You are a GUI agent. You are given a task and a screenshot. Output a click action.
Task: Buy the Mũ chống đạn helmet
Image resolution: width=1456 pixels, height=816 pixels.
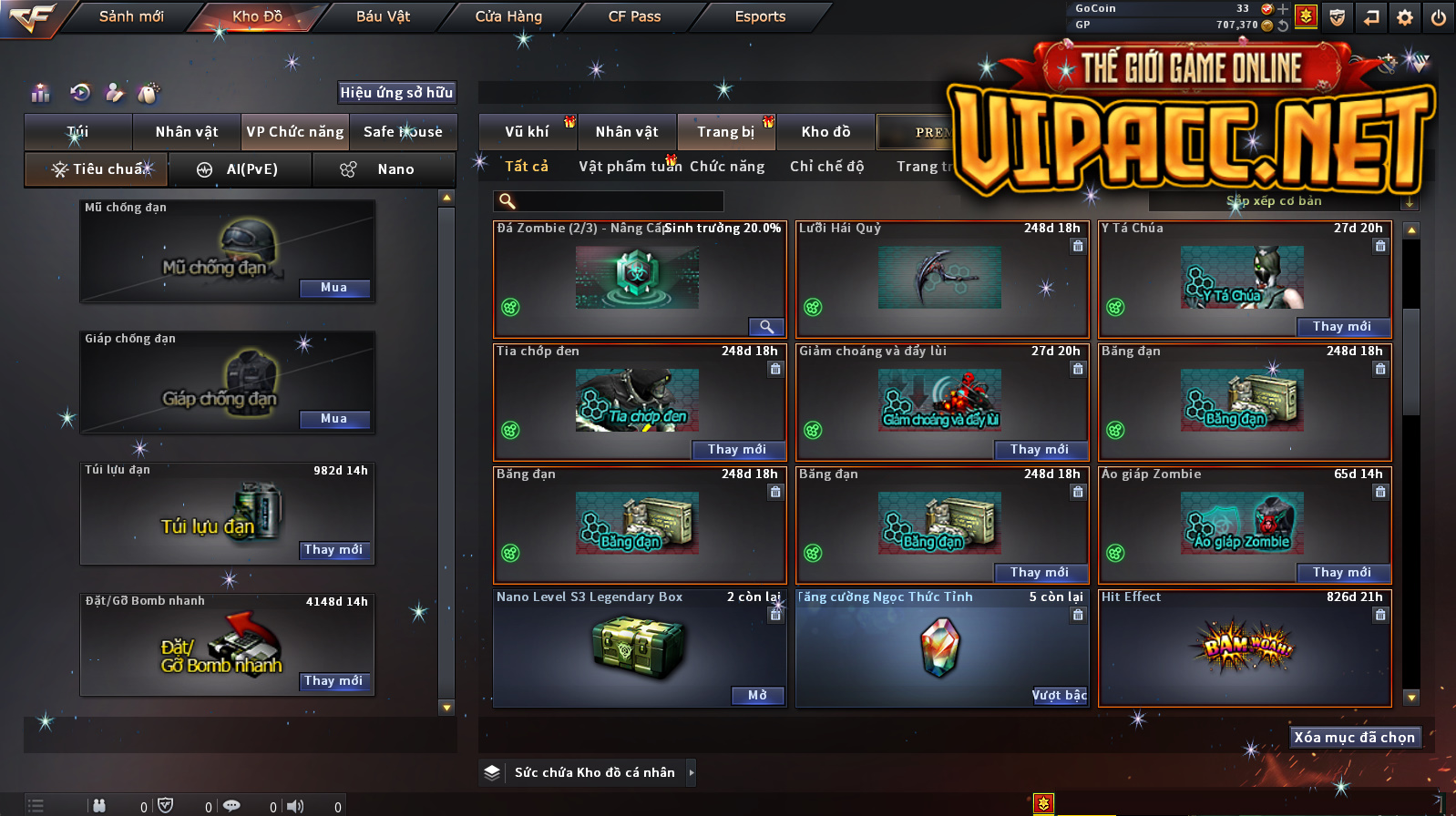pos(334,288)
